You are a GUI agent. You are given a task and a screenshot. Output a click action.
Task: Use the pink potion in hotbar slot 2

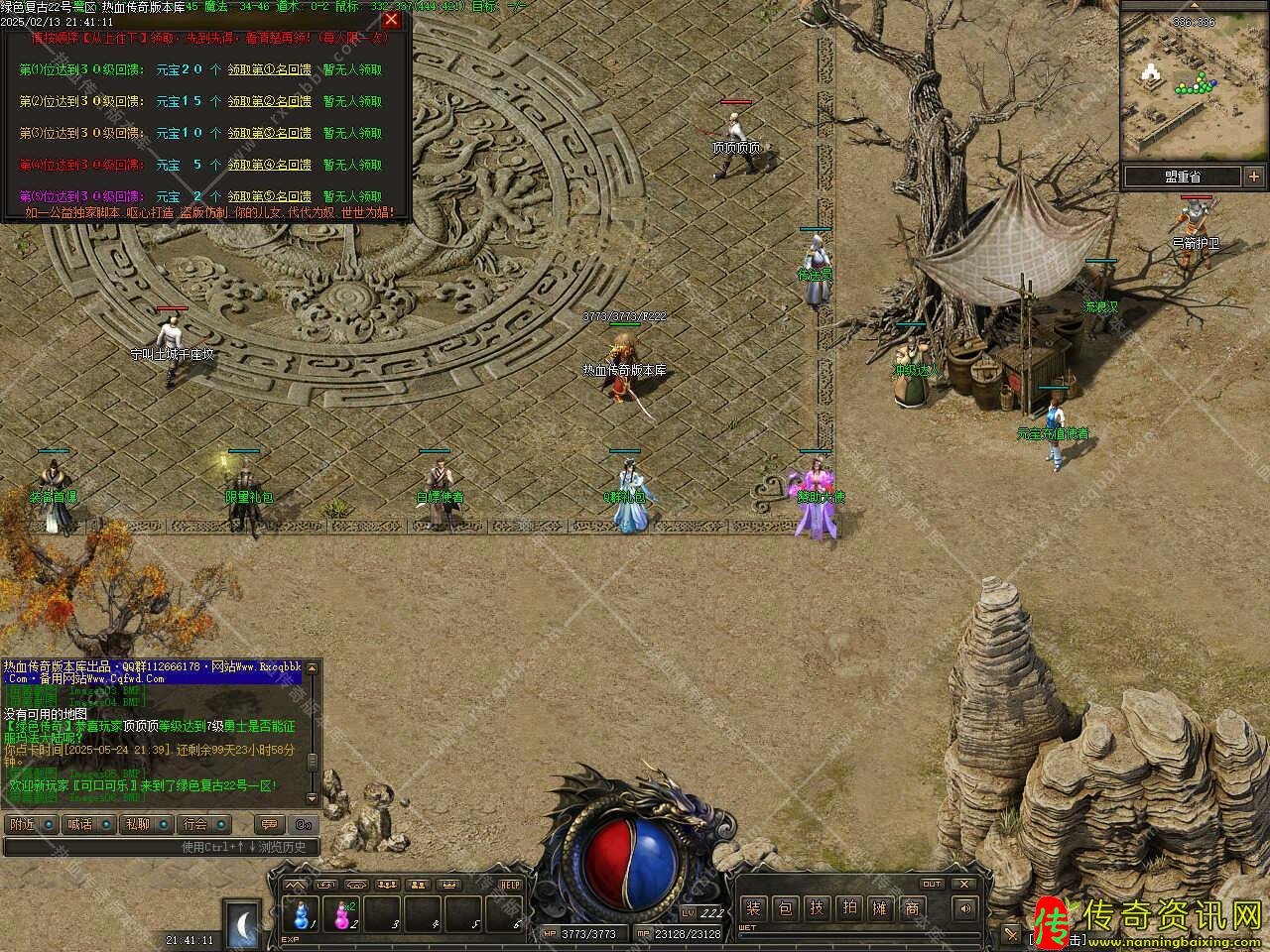pos(343,911)
